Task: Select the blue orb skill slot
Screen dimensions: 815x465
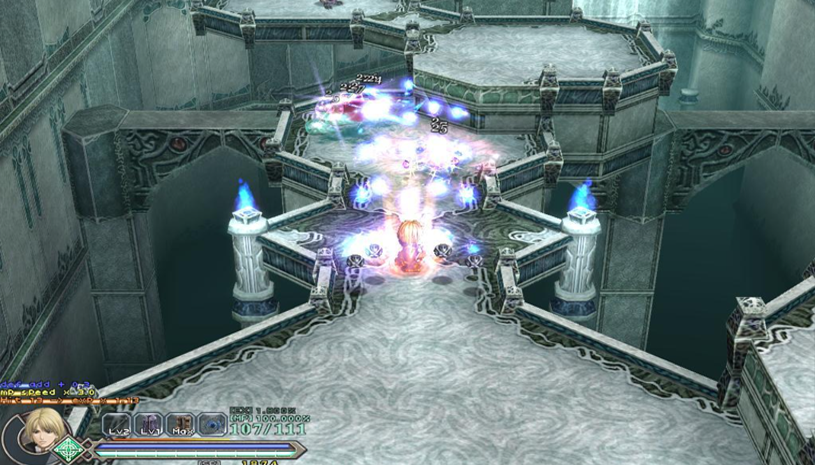Action: [x=212, y=425]
